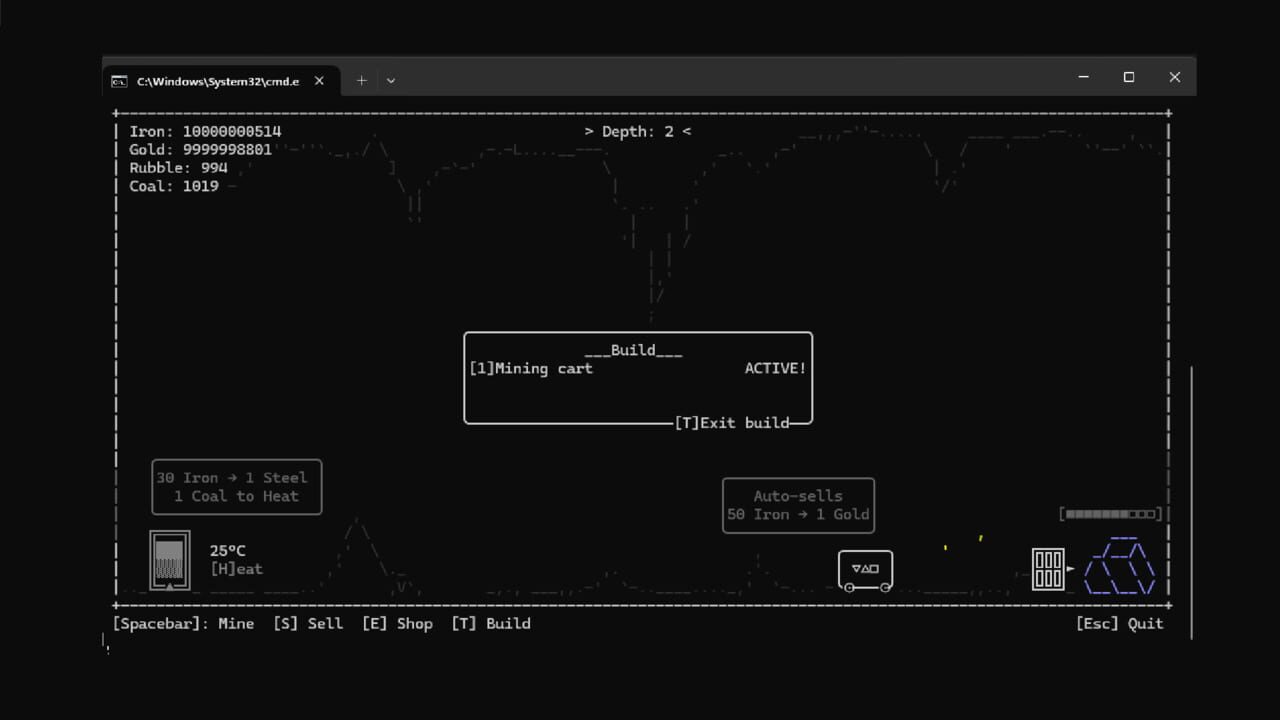Click the arrow pointer beside the warehouse
This screenshot has height=720, width=1280.
tap(1072, 567)
